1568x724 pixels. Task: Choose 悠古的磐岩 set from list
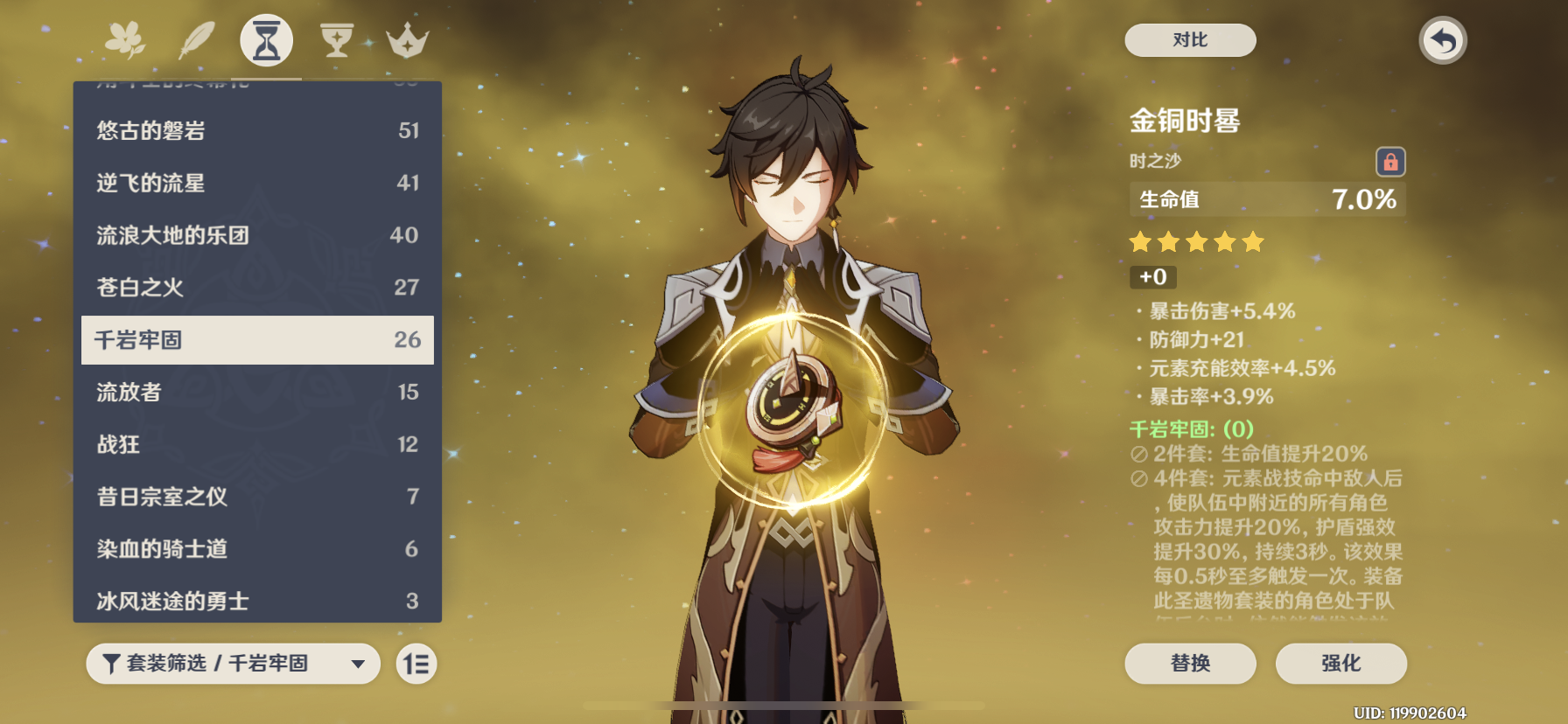point(257,130)
